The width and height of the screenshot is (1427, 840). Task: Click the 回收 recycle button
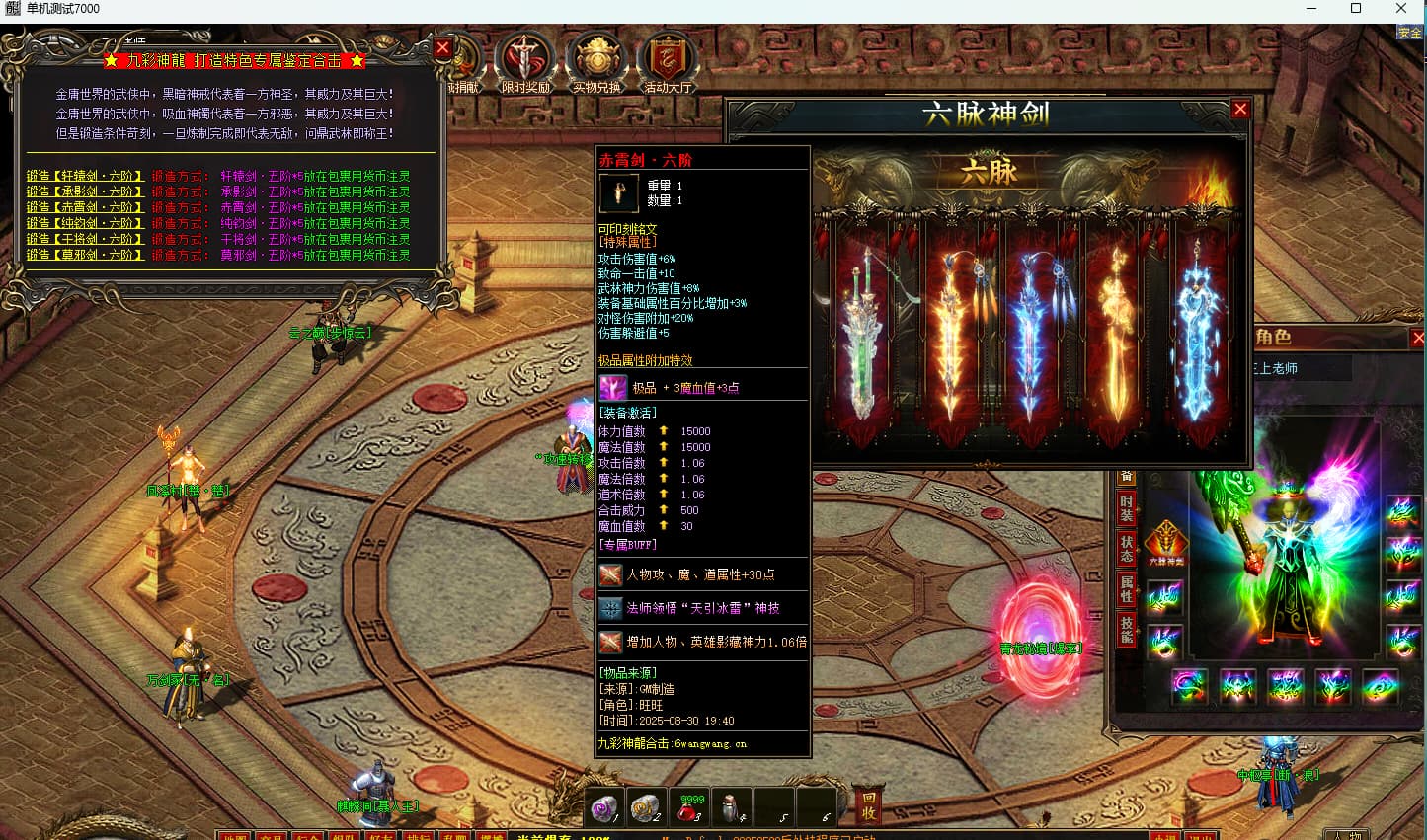click(868, 805)
